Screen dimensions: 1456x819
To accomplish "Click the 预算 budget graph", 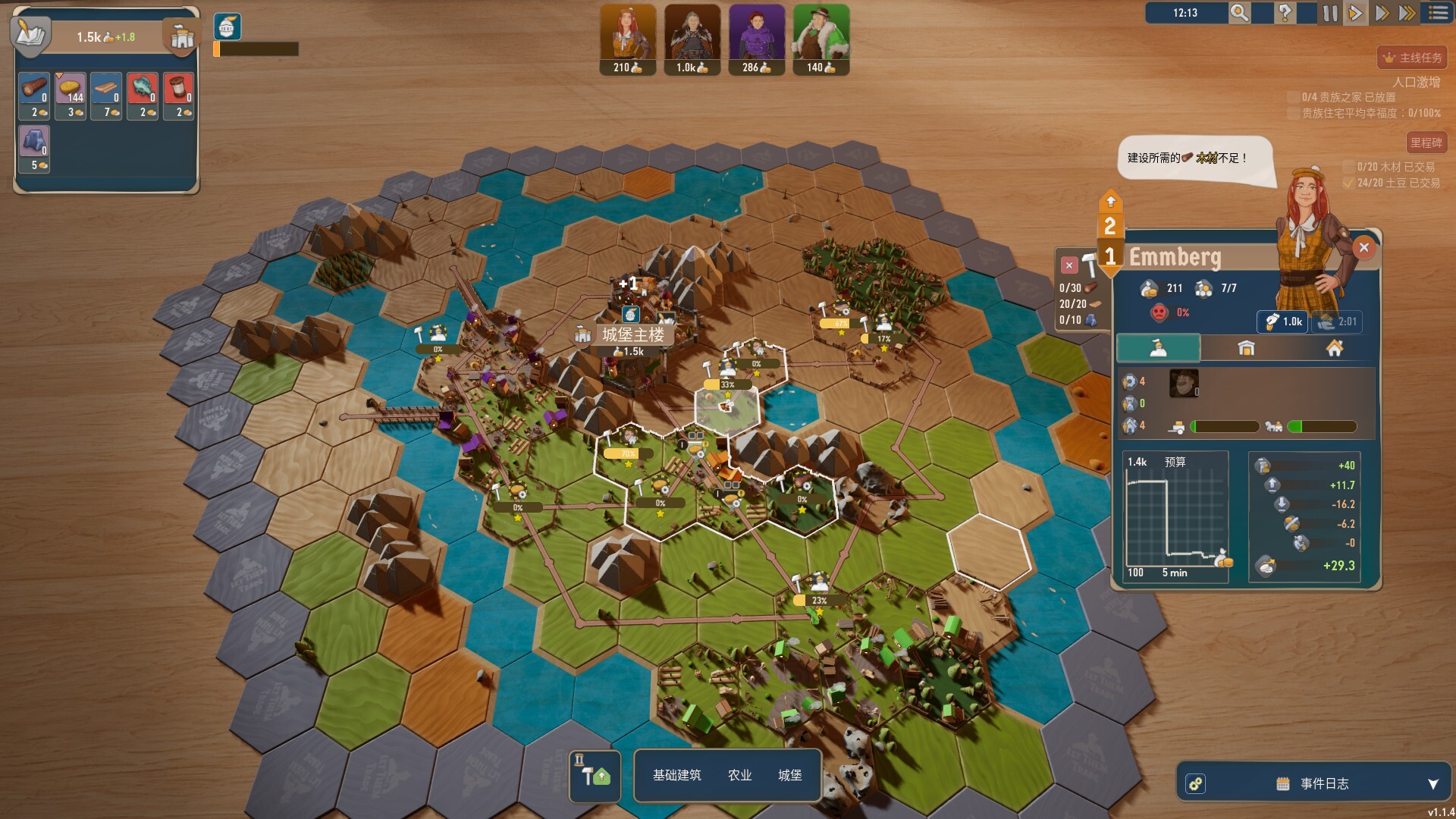I will click(x=1175, y=516).
